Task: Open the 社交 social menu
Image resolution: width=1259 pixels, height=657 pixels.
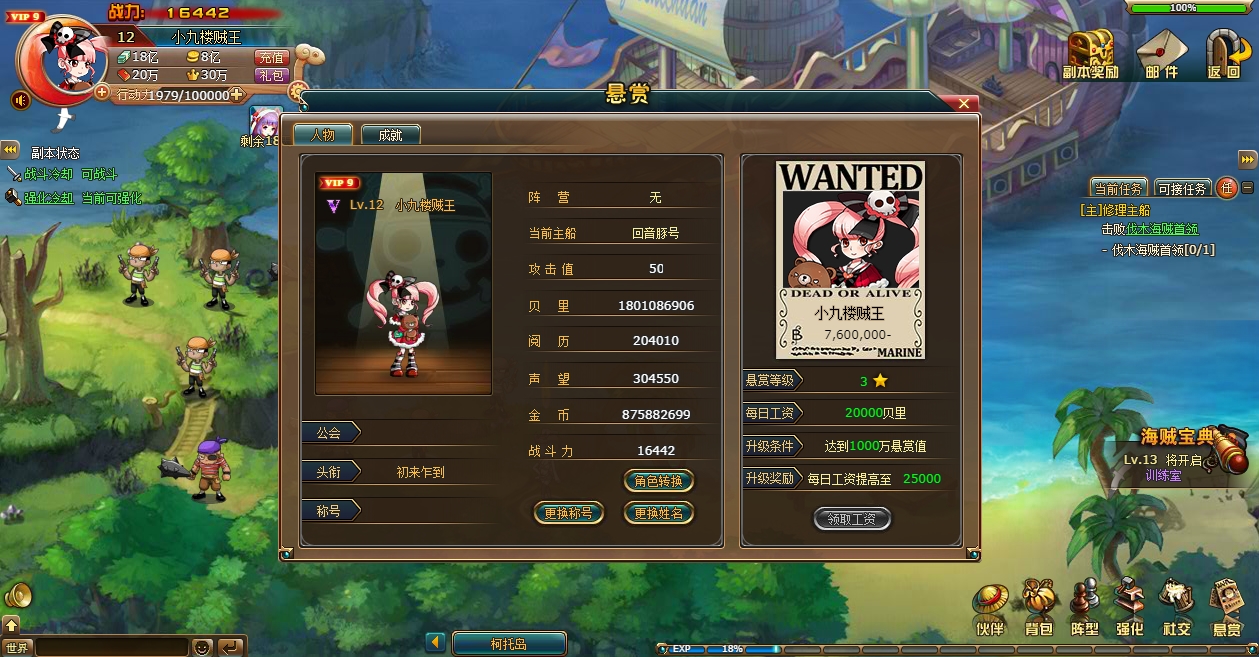Action: tap(1176, 609)
